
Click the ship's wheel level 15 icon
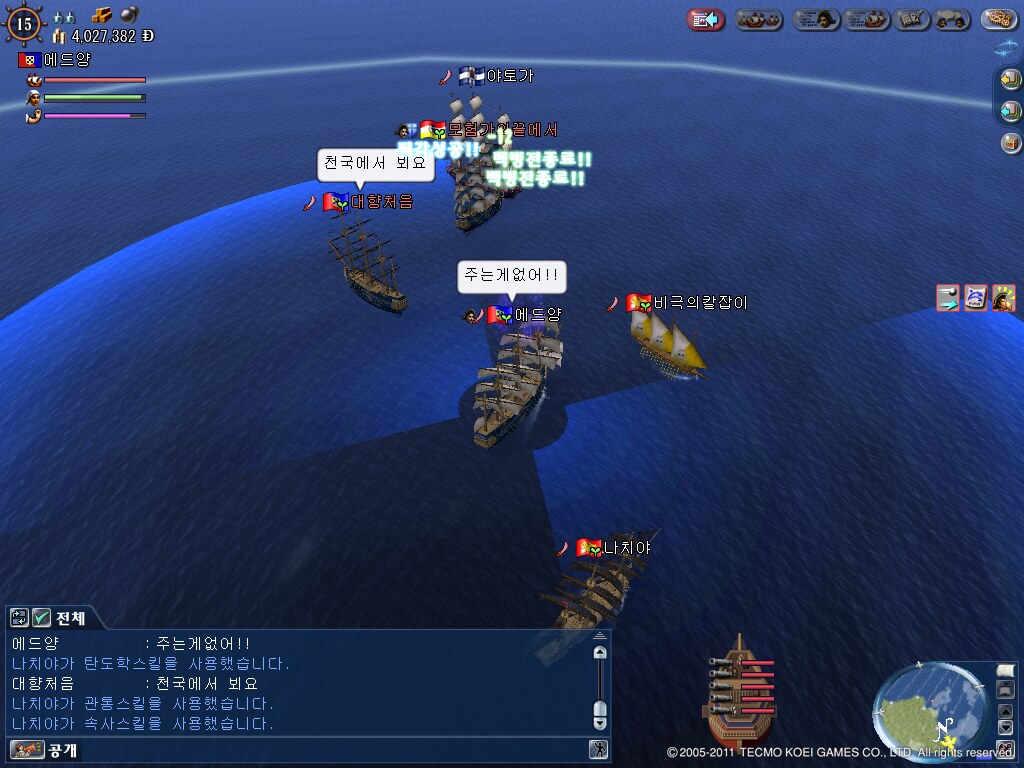(24, 23)
